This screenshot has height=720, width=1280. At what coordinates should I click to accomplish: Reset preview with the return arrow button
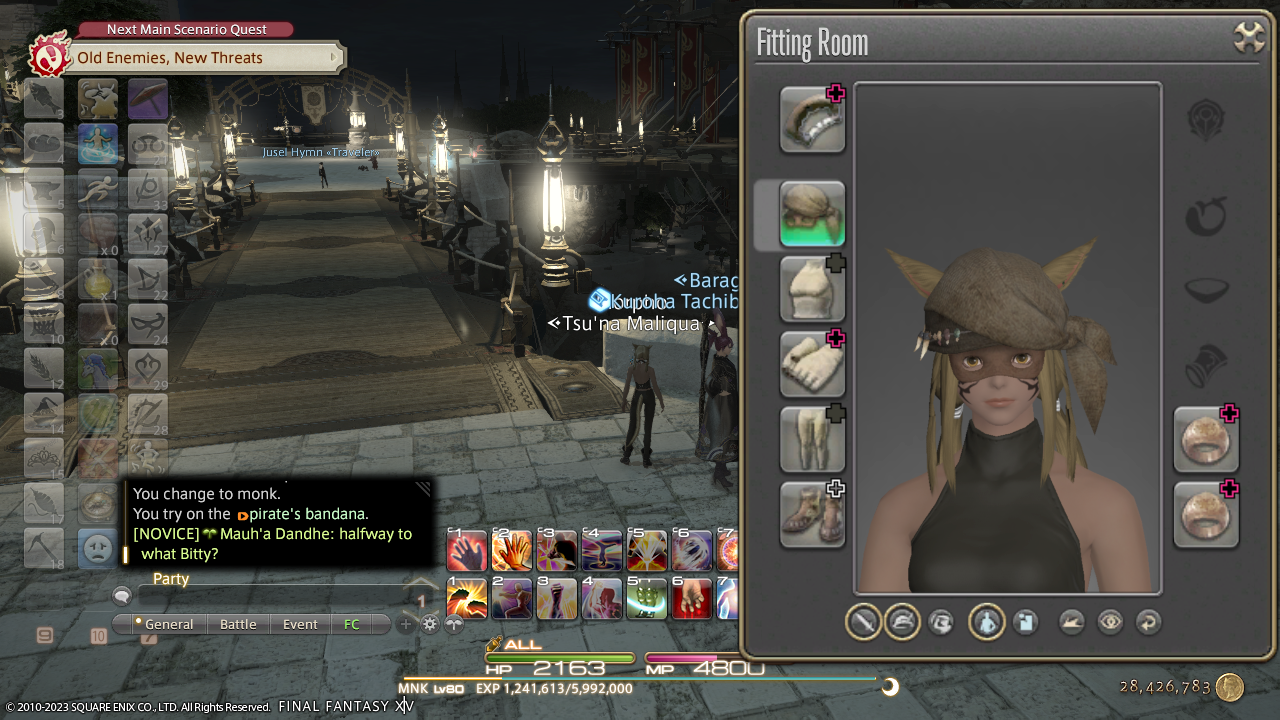click(x=1149, y=622)
